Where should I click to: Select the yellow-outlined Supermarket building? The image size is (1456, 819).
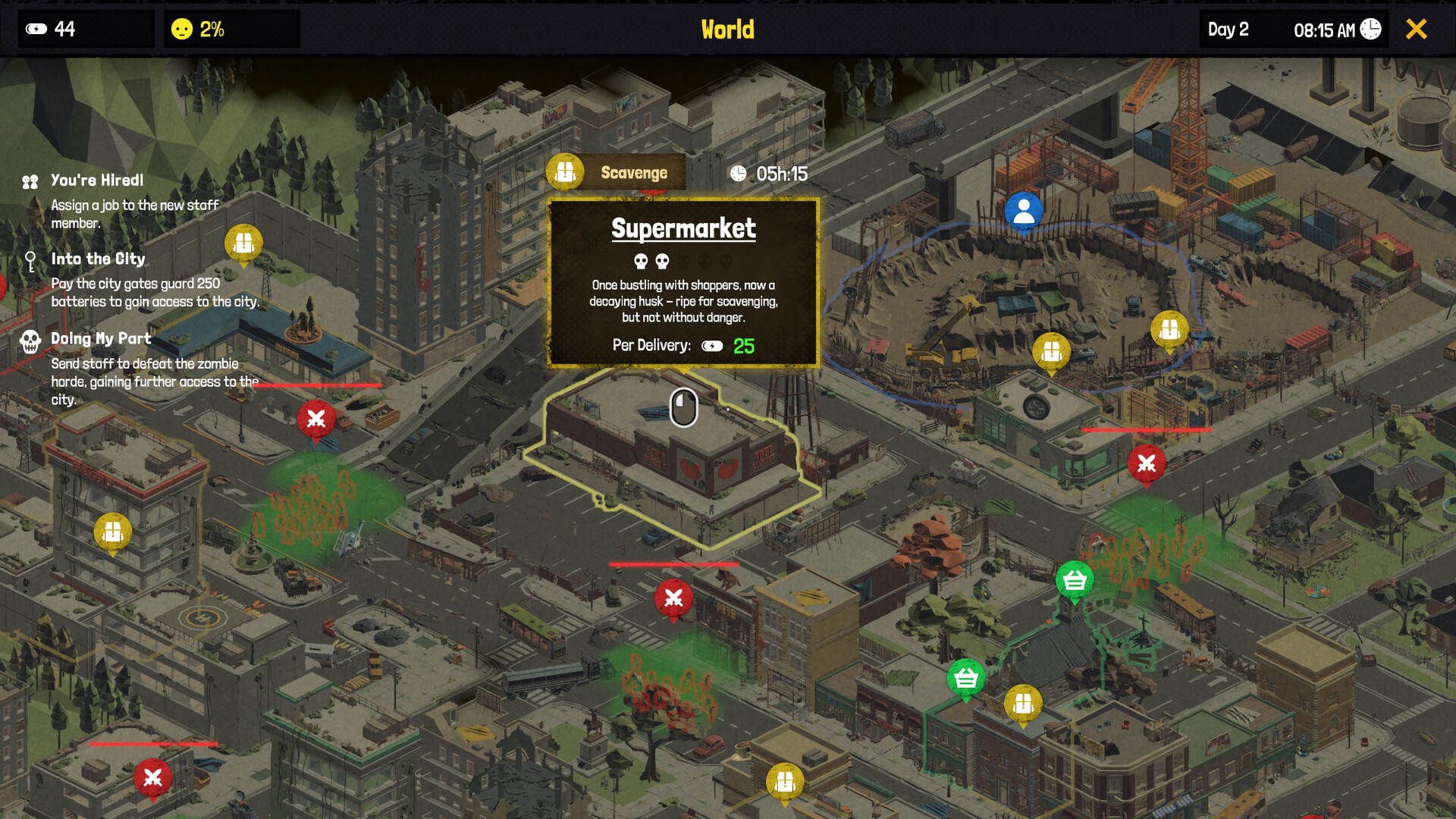pyautogui.click(x=675, y=455)
